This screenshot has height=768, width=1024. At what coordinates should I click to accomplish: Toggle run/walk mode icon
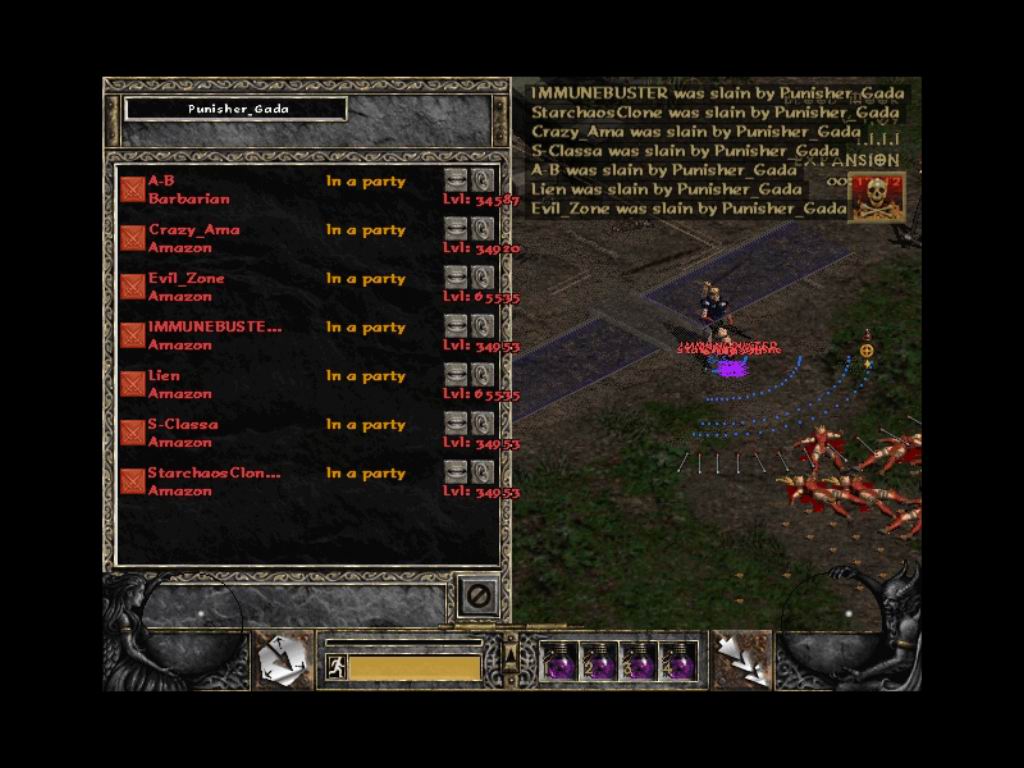pyautogui.click(x=336, y=667)
